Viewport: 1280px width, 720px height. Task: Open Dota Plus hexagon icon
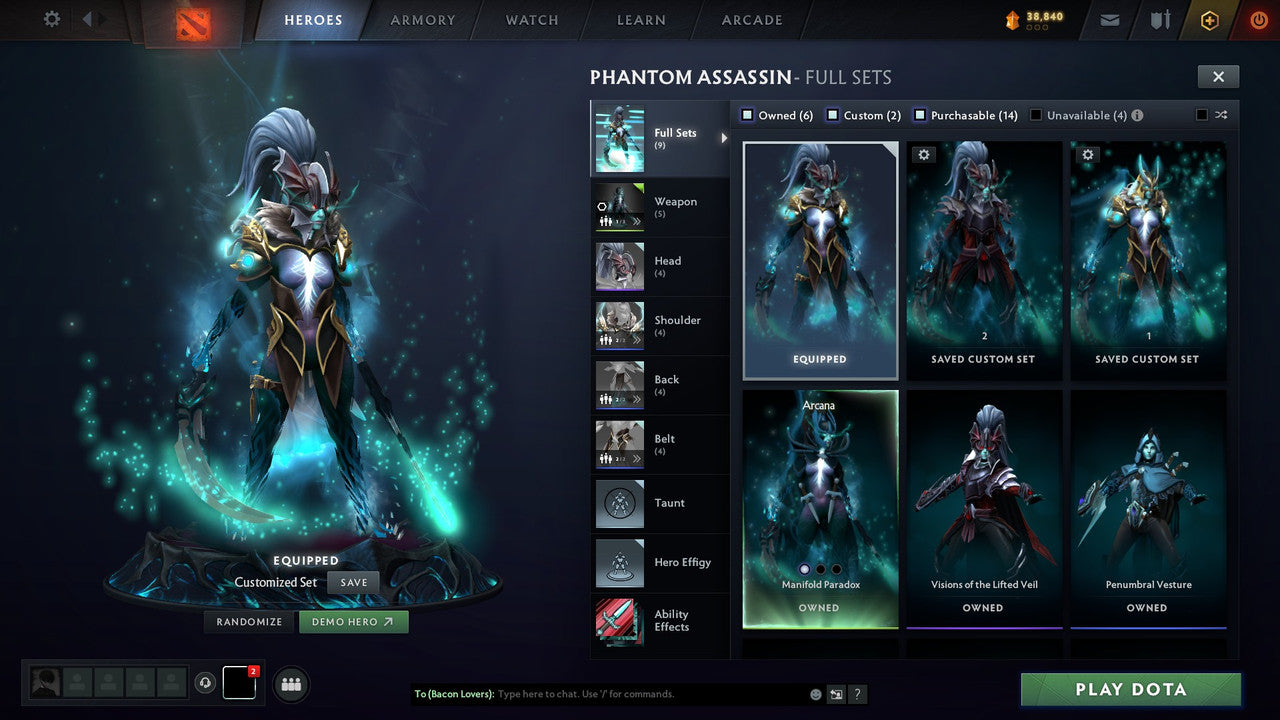[x=1208, y=19]
